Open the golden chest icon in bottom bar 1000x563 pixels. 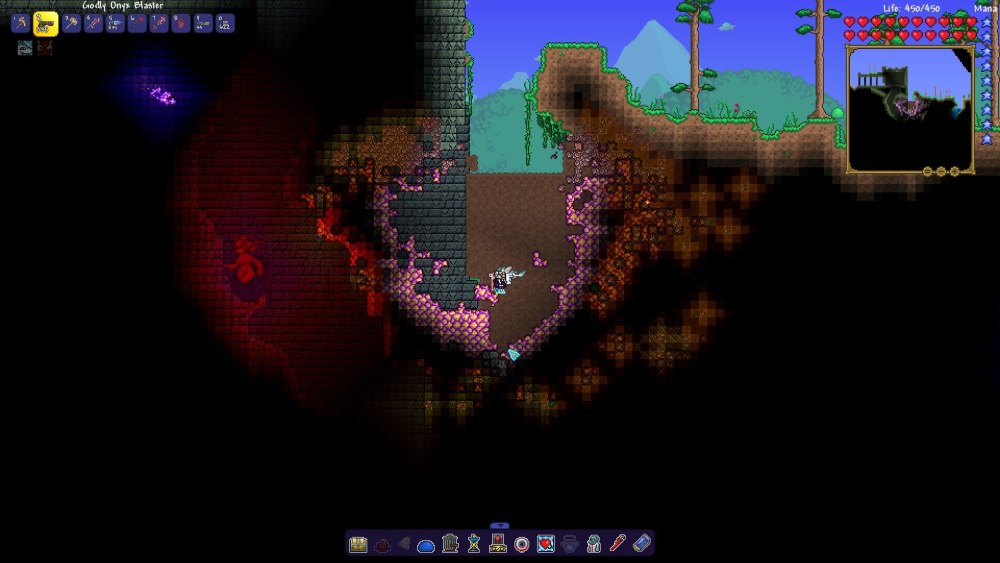pyautogui.click(x=358, y=544)
